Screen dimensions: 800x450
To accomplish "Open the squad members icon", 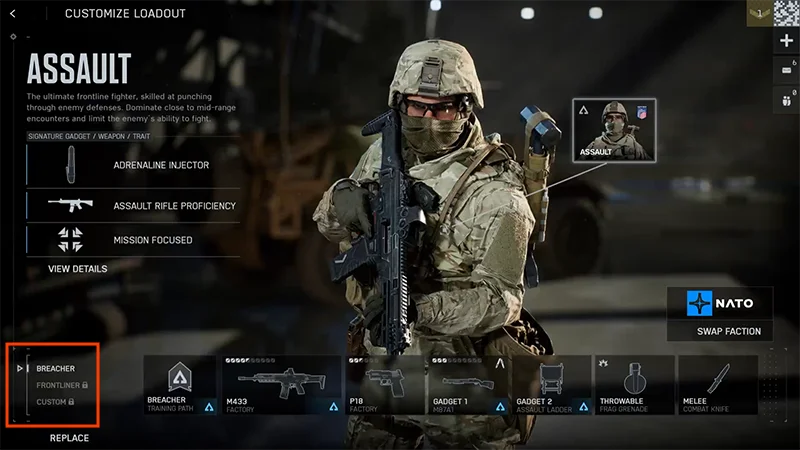I will coord(786,100).
